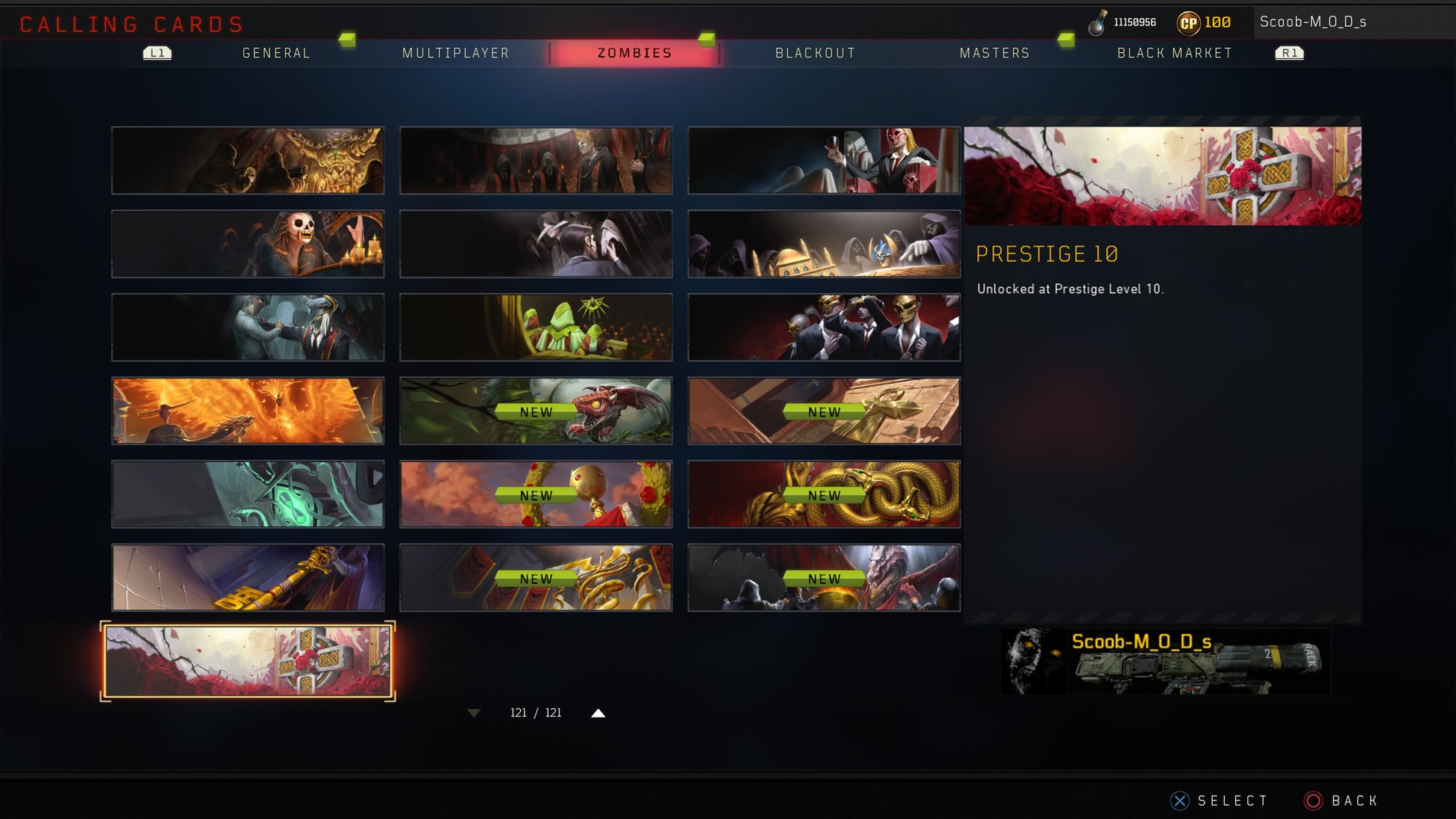This screenshot has height=819, width=1456.
Task: Select the flaming phoenix calling card
Action: click(248, 411)
